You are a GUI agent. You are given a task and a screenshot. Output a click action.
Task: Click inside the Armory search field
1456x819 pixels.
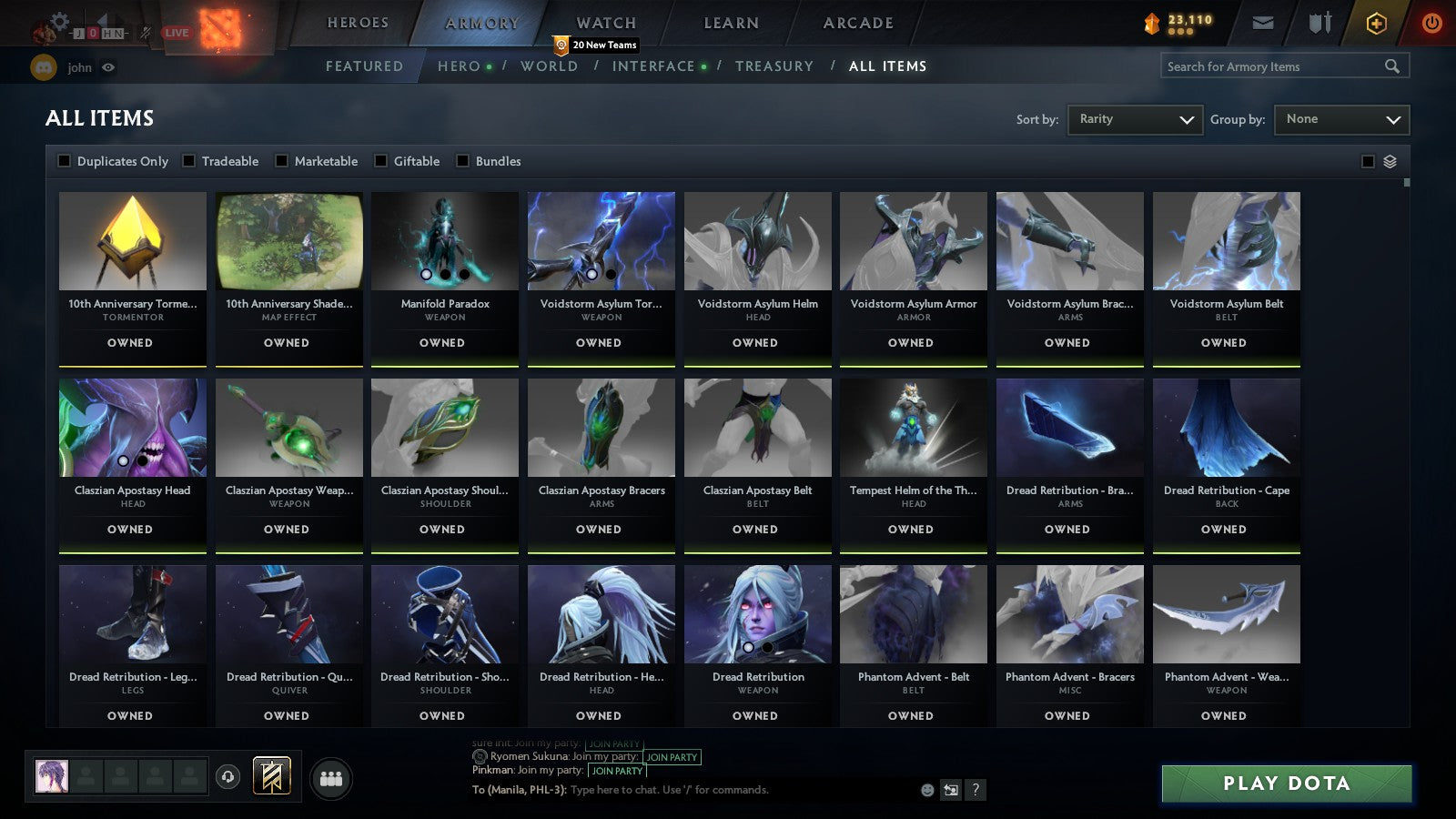(1274, 66)
